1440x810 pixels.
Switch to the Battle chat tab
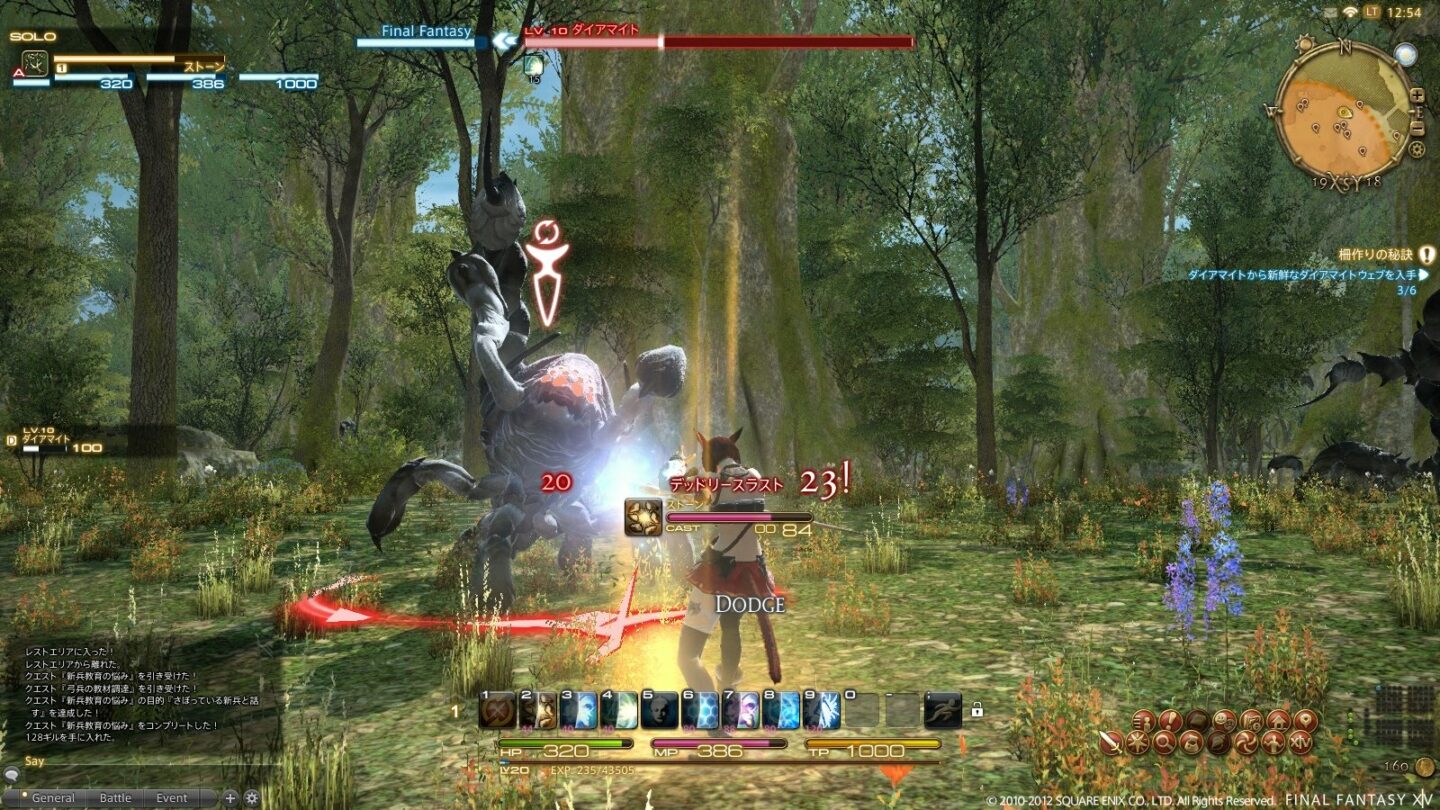pos(116,797)
